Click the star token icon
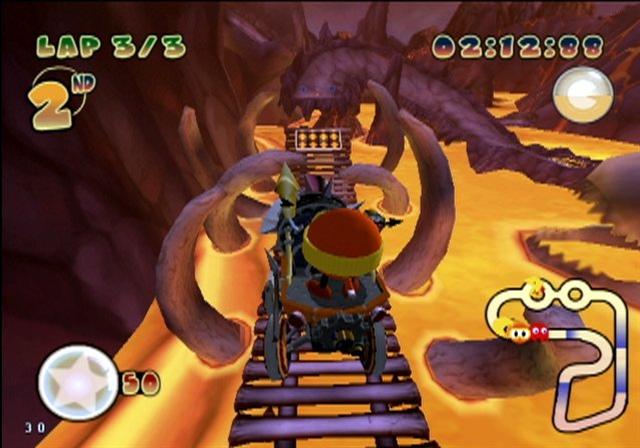 click(x=78, y=383)
